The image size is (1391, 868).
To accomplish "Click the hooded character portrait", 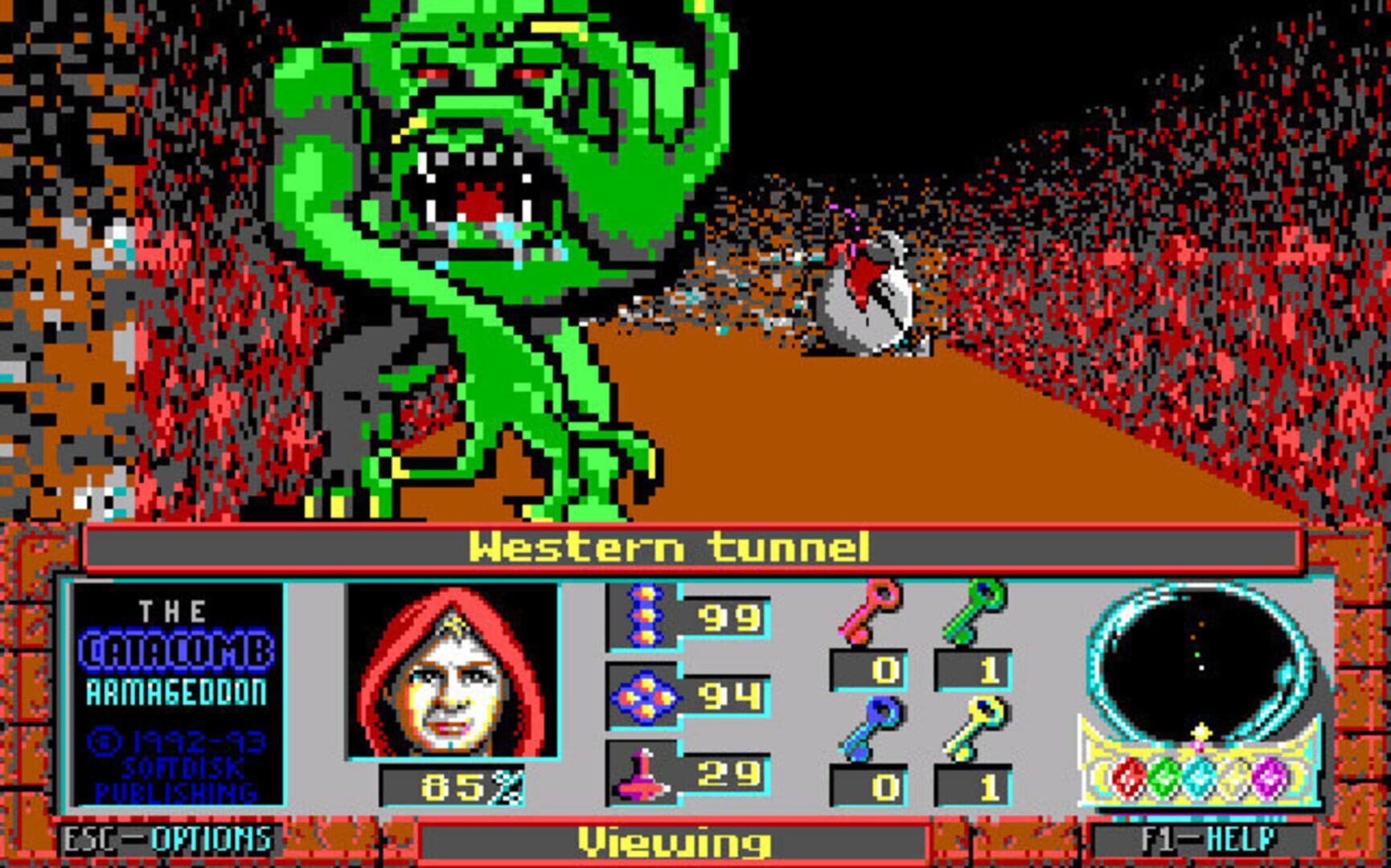I will pyautogui.click(x=454, y=671).
